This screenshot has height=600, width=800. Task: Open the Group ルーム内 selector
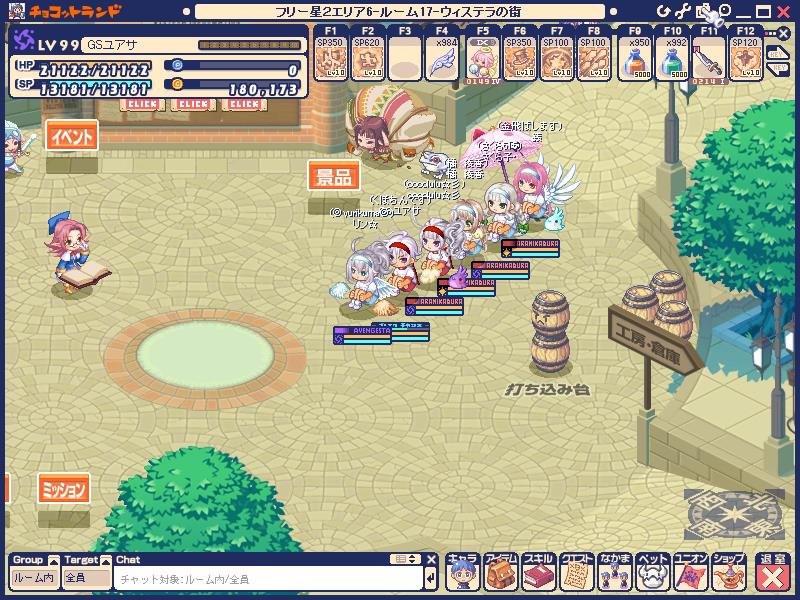tap(34, 578)
